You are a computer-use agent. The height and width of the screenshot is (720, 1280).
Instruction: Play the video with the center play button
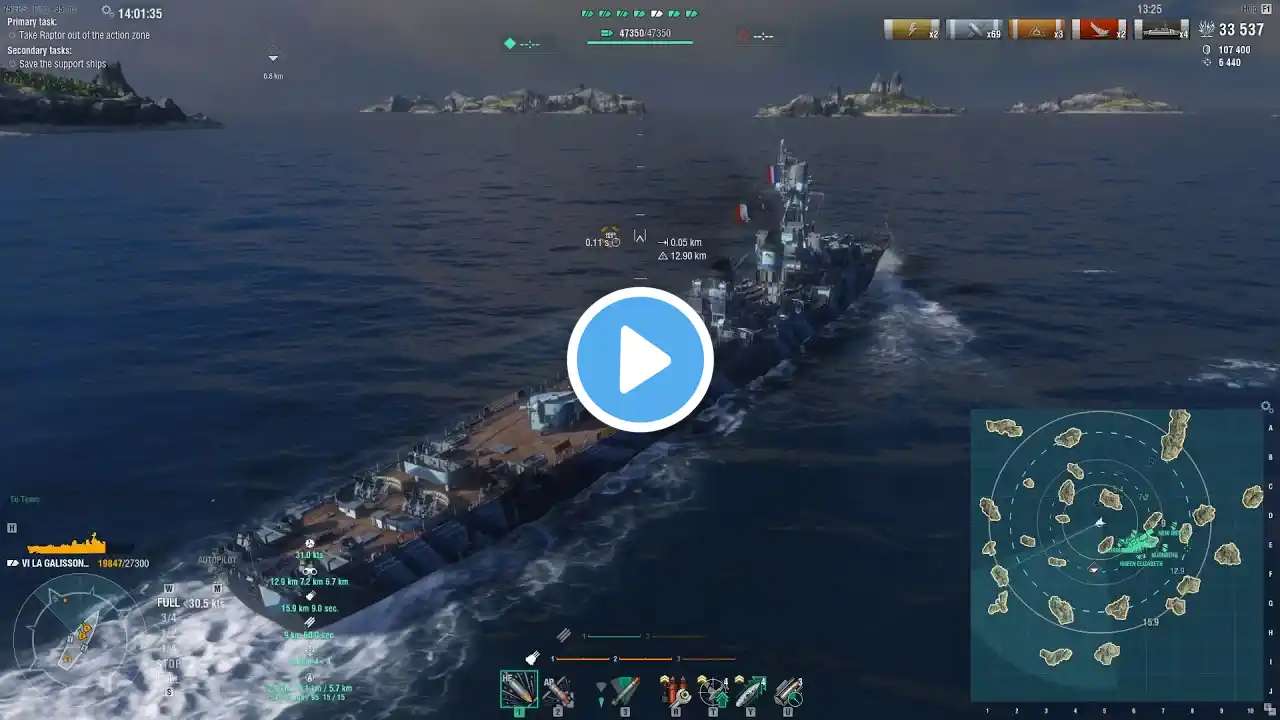point(640,360)
